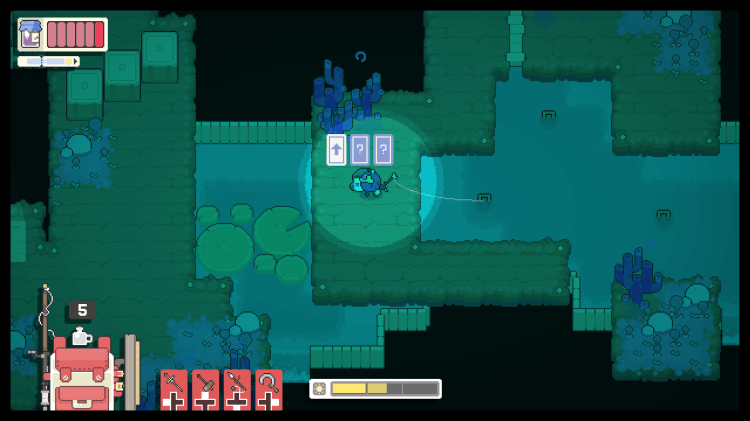
Task: Click the jam jar portrait icon
Action: (x=31, y=35)
